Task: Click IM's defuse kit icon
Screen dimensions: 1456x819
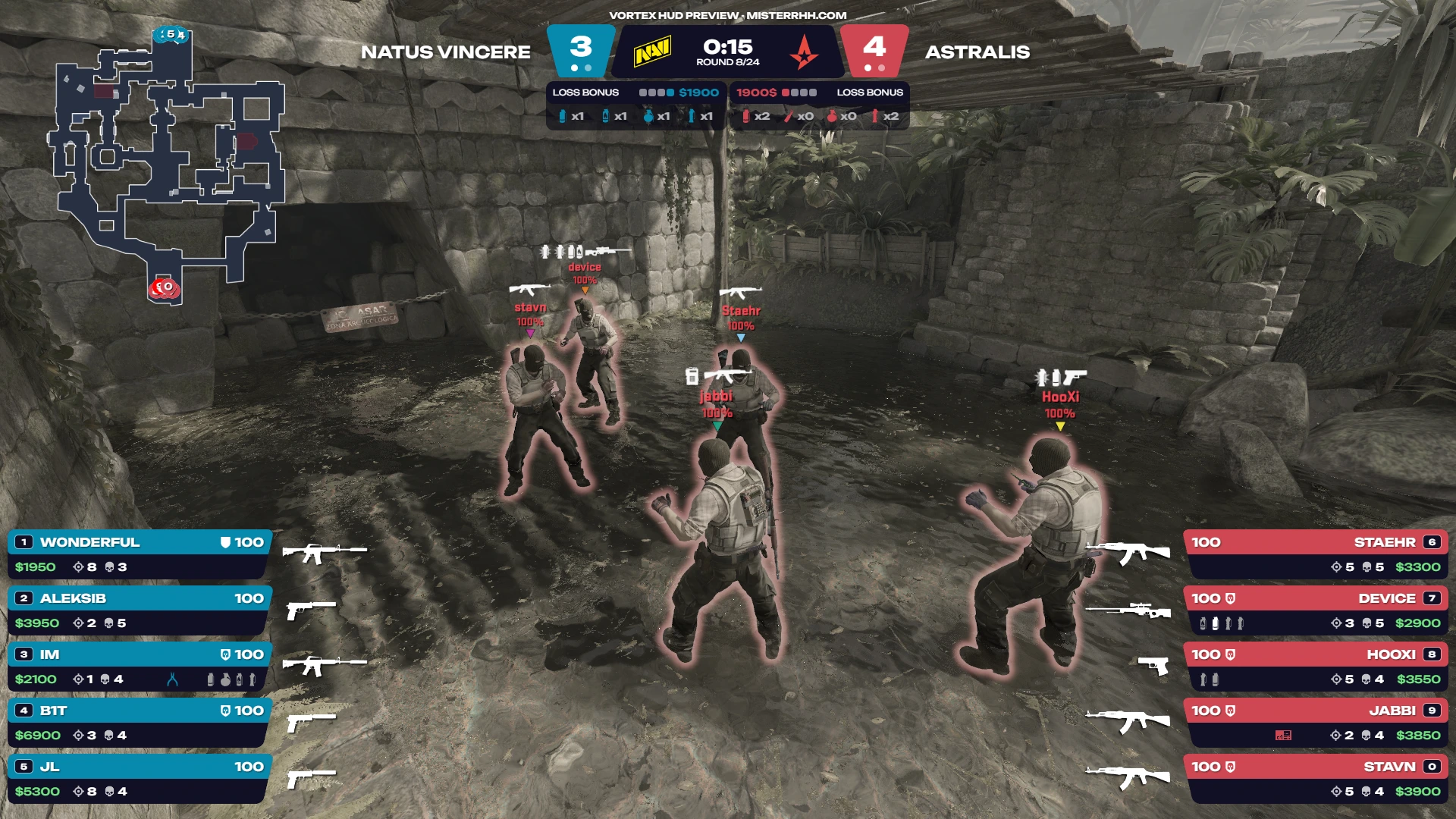Action: [x=173, y=679]
